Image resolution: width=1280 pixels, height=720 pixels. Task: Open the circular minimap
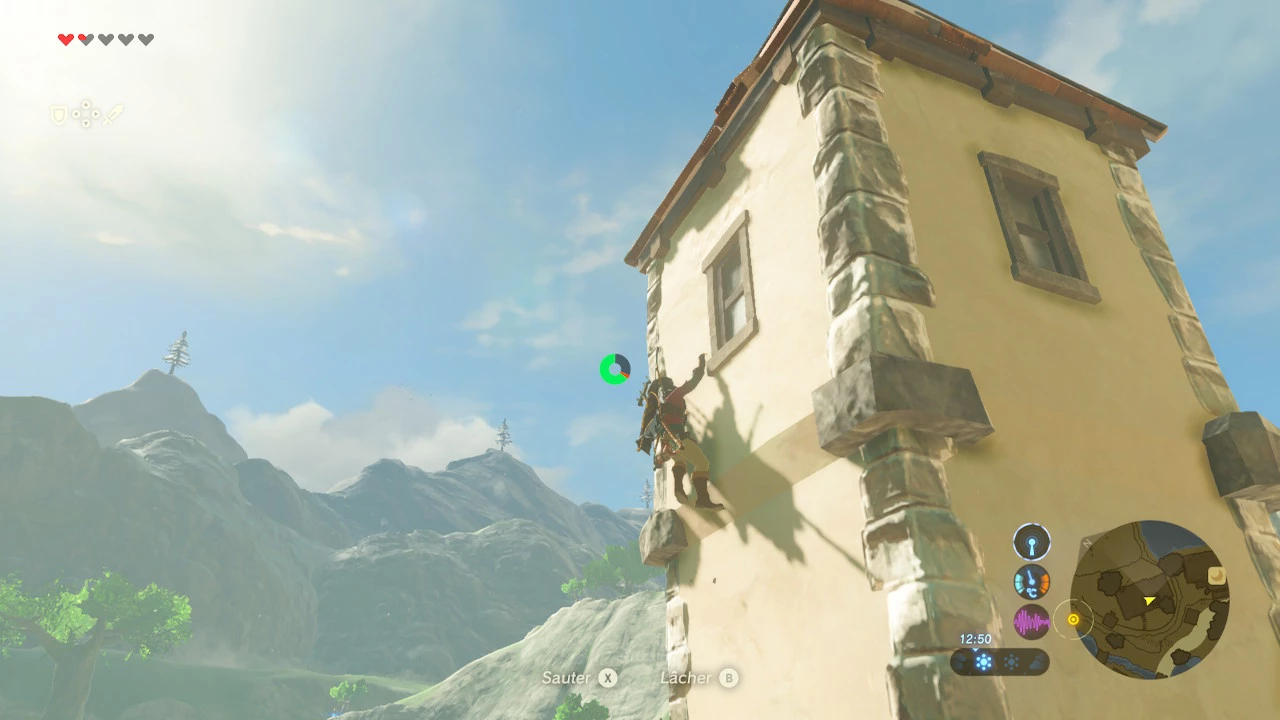click(1149, 600)
